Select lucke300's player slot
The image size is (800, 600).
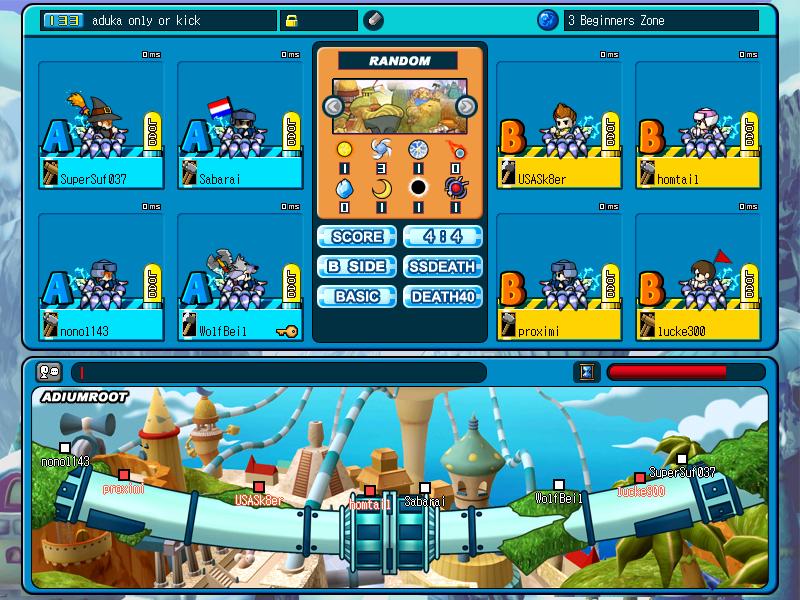tap(698, 276)
